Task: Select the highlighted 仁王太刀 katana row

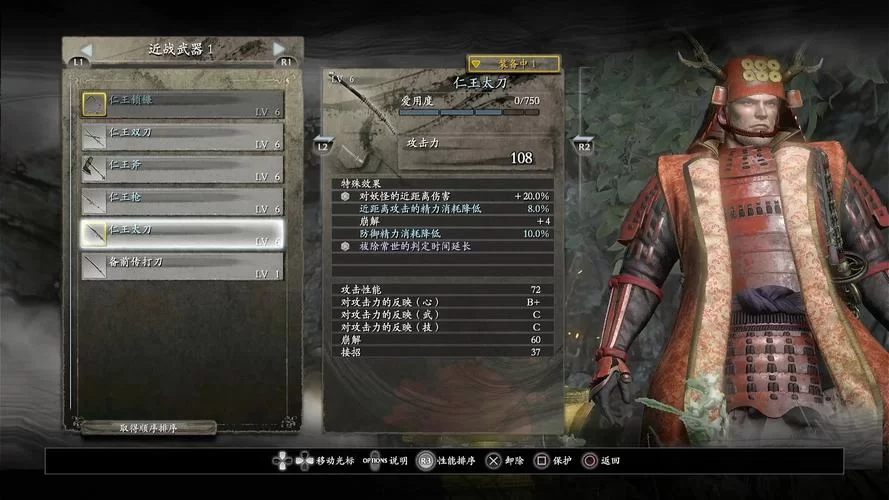Action: tap(182, 234)
